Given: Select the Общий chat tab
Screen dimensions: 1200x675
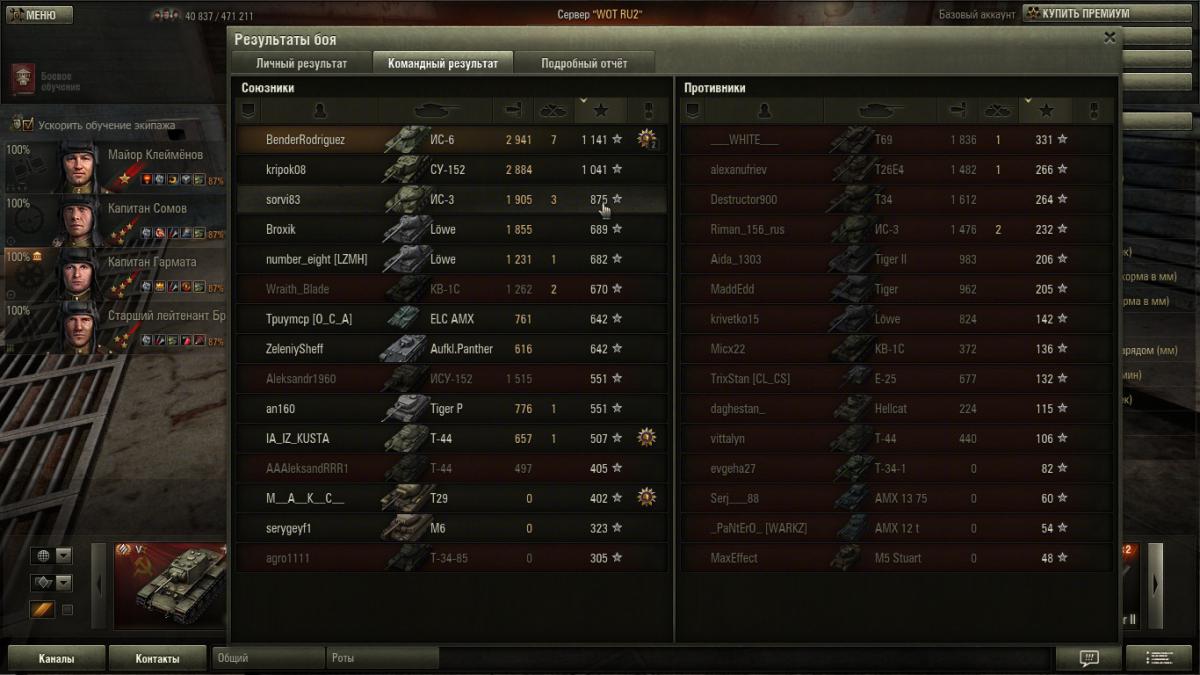Looking at the screenshot, I should [x=268, y=659].
